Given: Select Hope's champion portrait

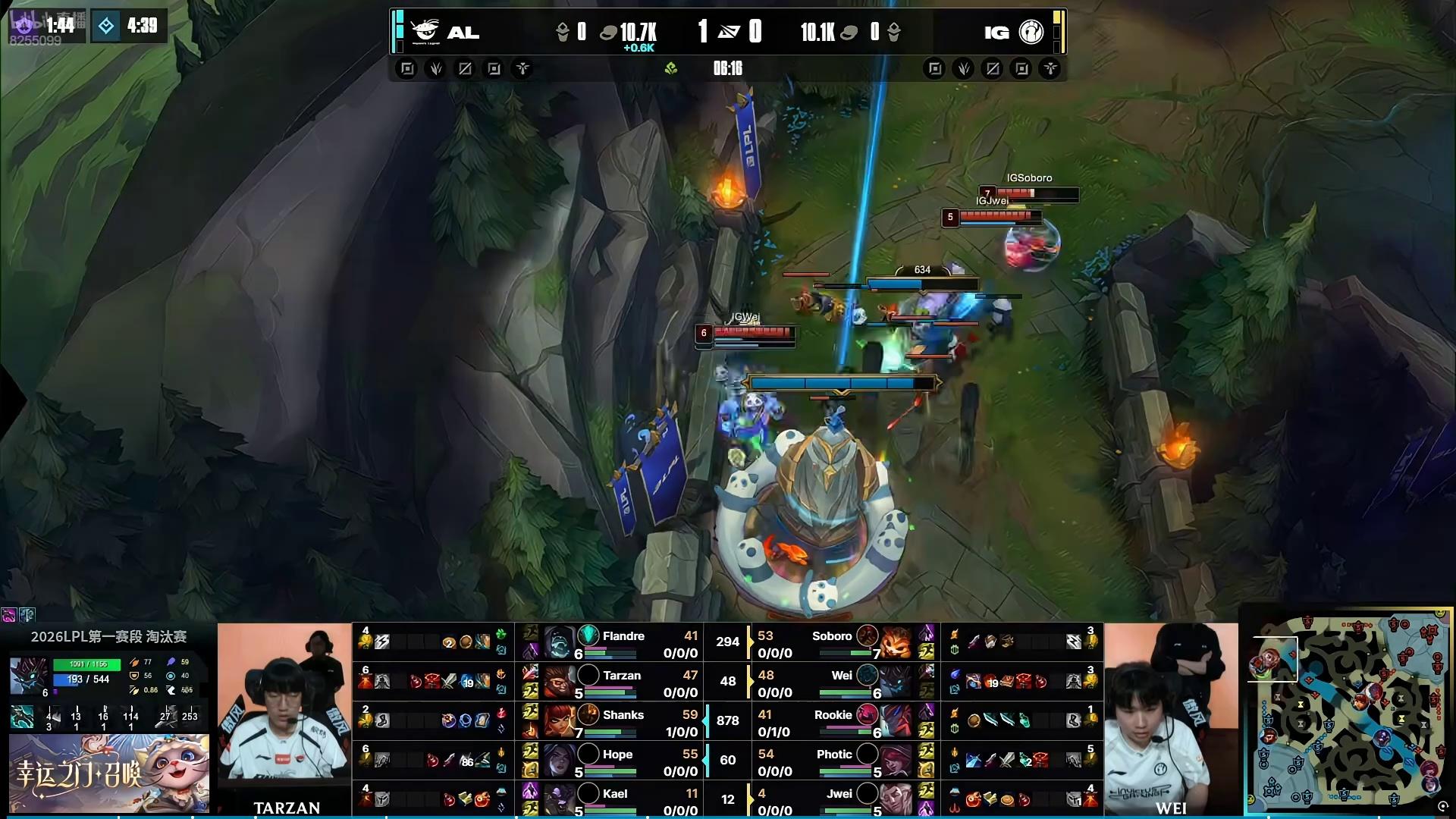Looking at the screenshot, I should coord(559,761).
